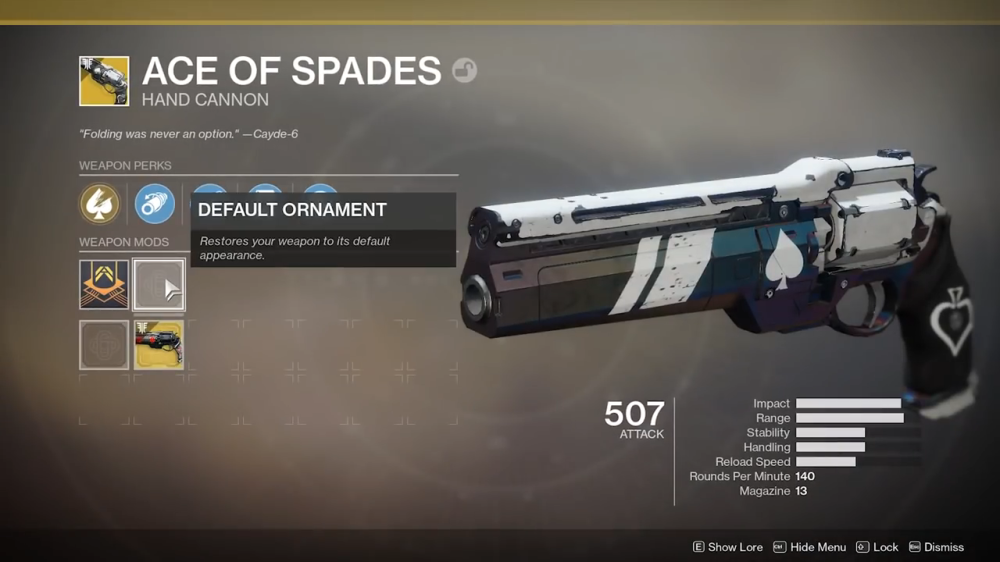This screenshot has height=562, width=1000.
Task: Open the orange chevron weapon mod slot
Action: [104, 284]
